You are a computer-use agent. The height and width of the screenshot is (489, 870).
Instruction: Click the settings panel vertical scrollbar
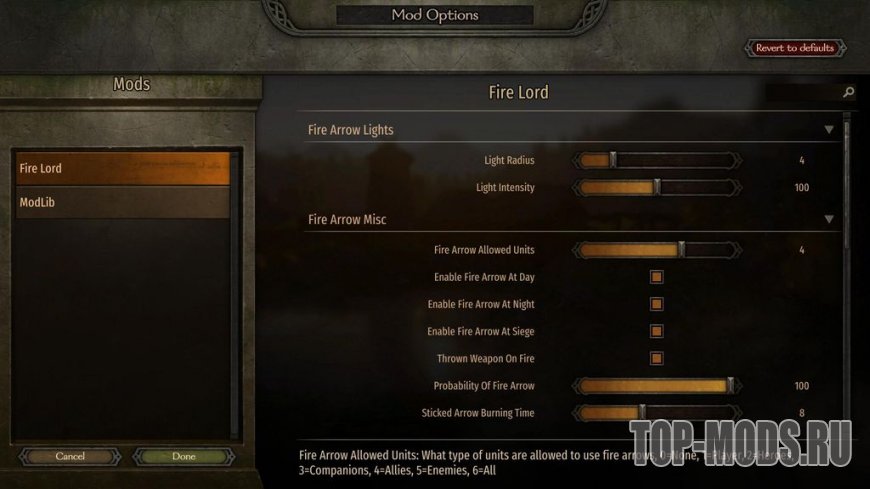pyautogui.click(x=847, y=200)
